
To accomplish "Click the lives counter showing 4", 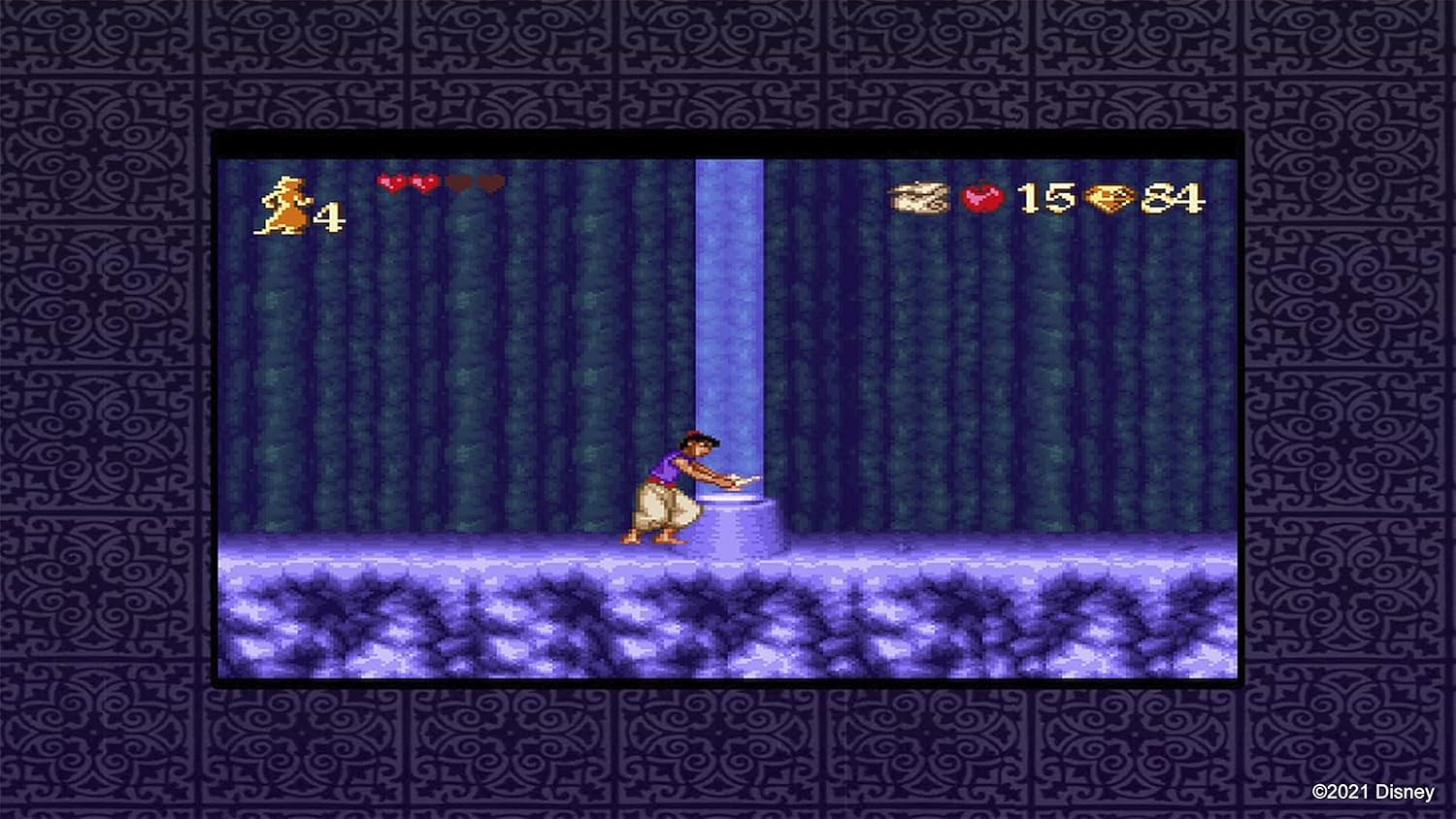I will point(330,215).
